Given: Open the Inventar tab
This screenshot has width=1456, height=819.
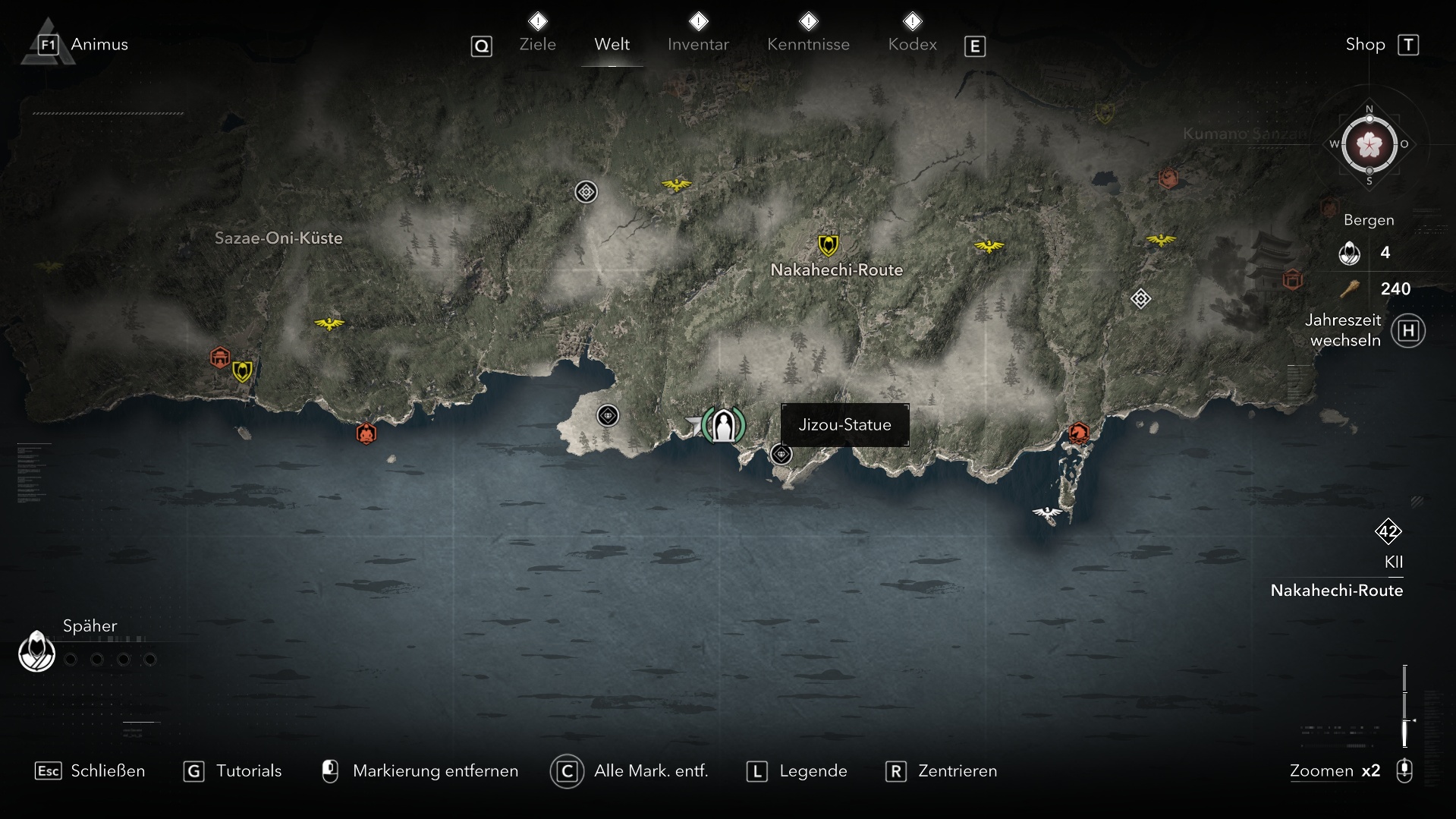Looking at the screenshot, I should pyautogui.click(x=698, y=44).
